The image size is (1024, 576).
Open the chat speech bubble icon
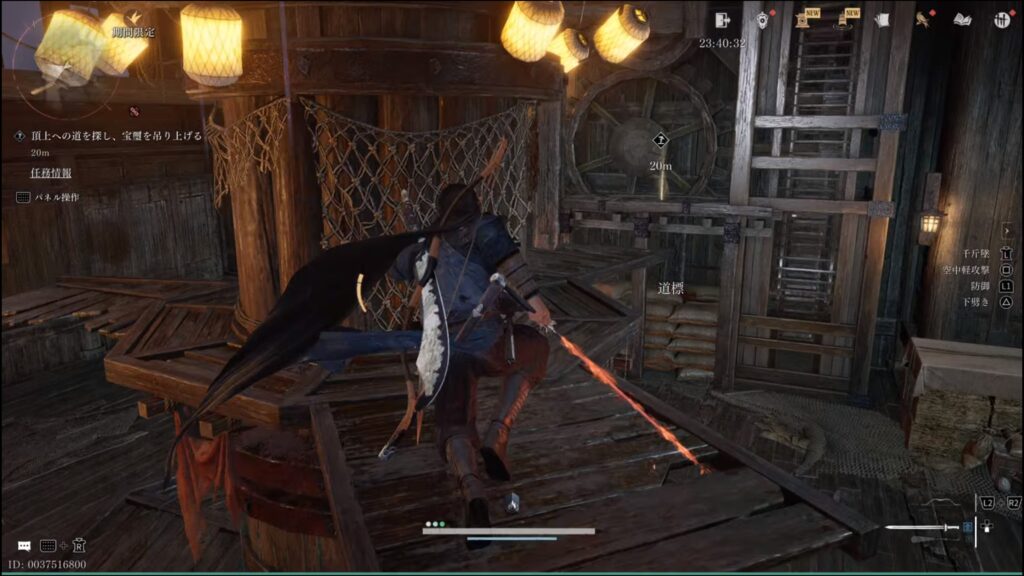pos(23,546)
